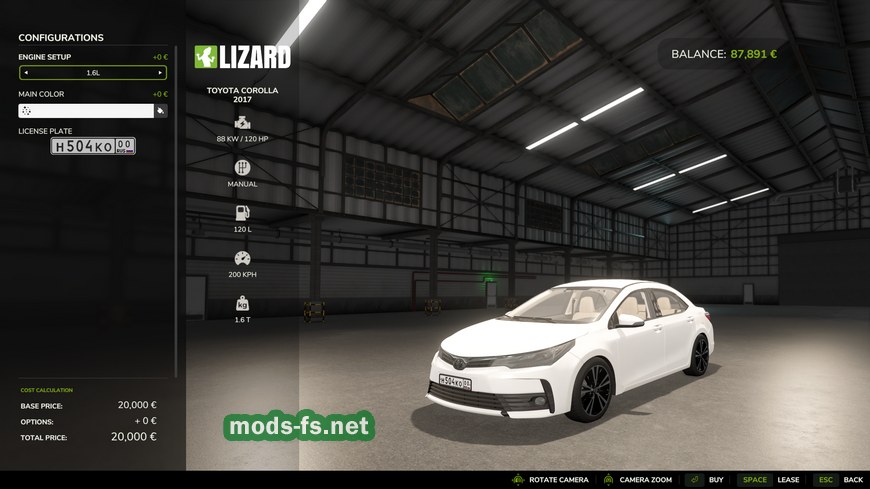
Task: Select the next engine setup option
Action: pyautogui.click(x=160, y=73)
